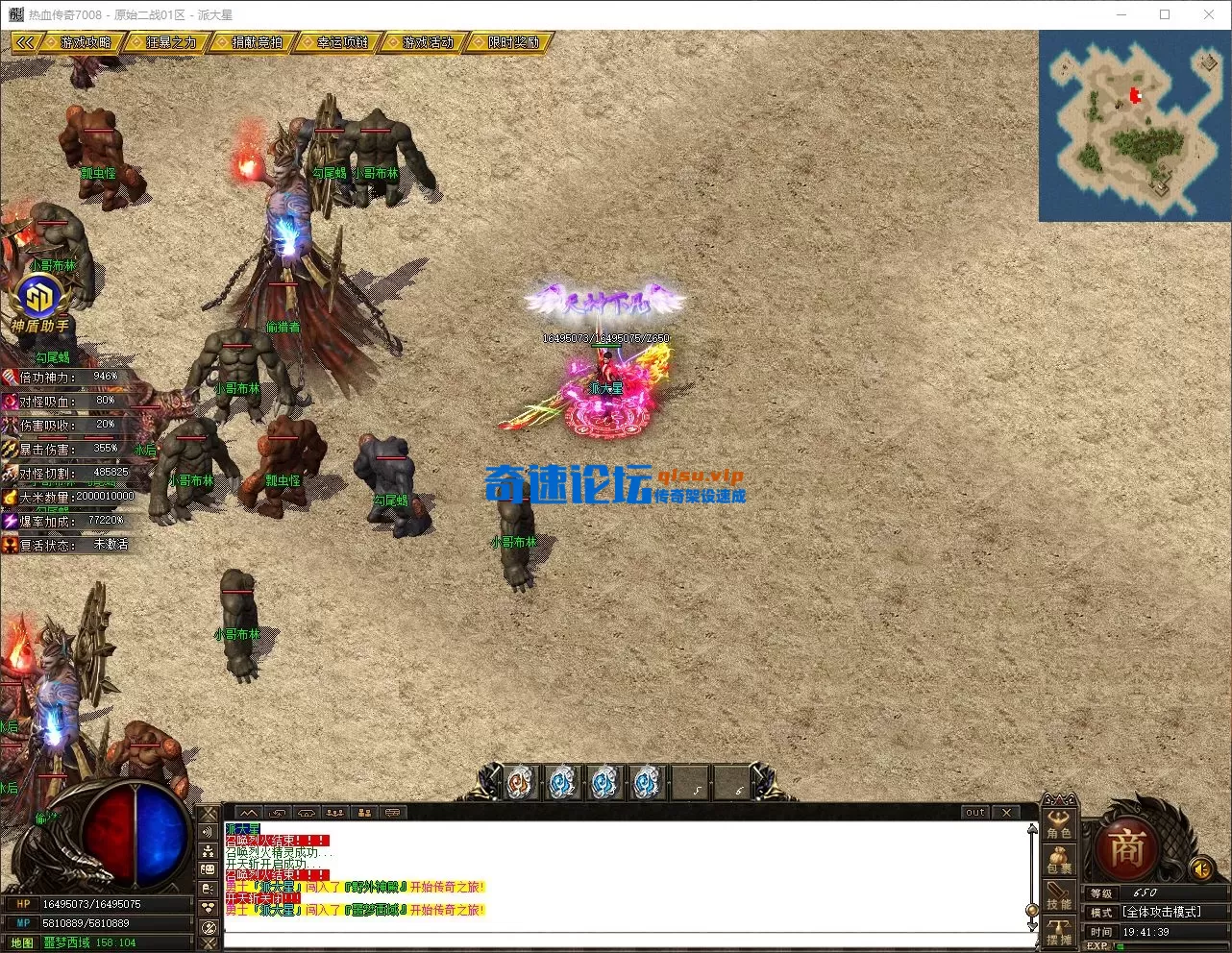The width and height of the screenshot is (1232, 953).
Task: Collapse the top menu with the double-arrow
Action: point(26,42)
